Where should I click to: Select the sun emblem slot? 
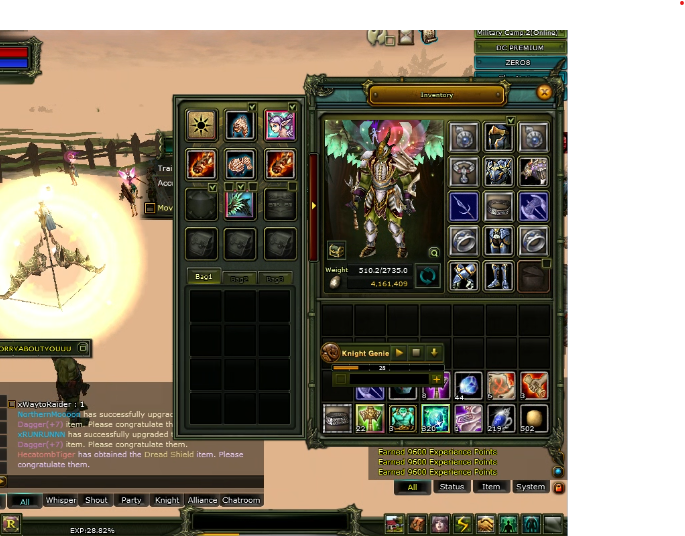tap(203, 125)
